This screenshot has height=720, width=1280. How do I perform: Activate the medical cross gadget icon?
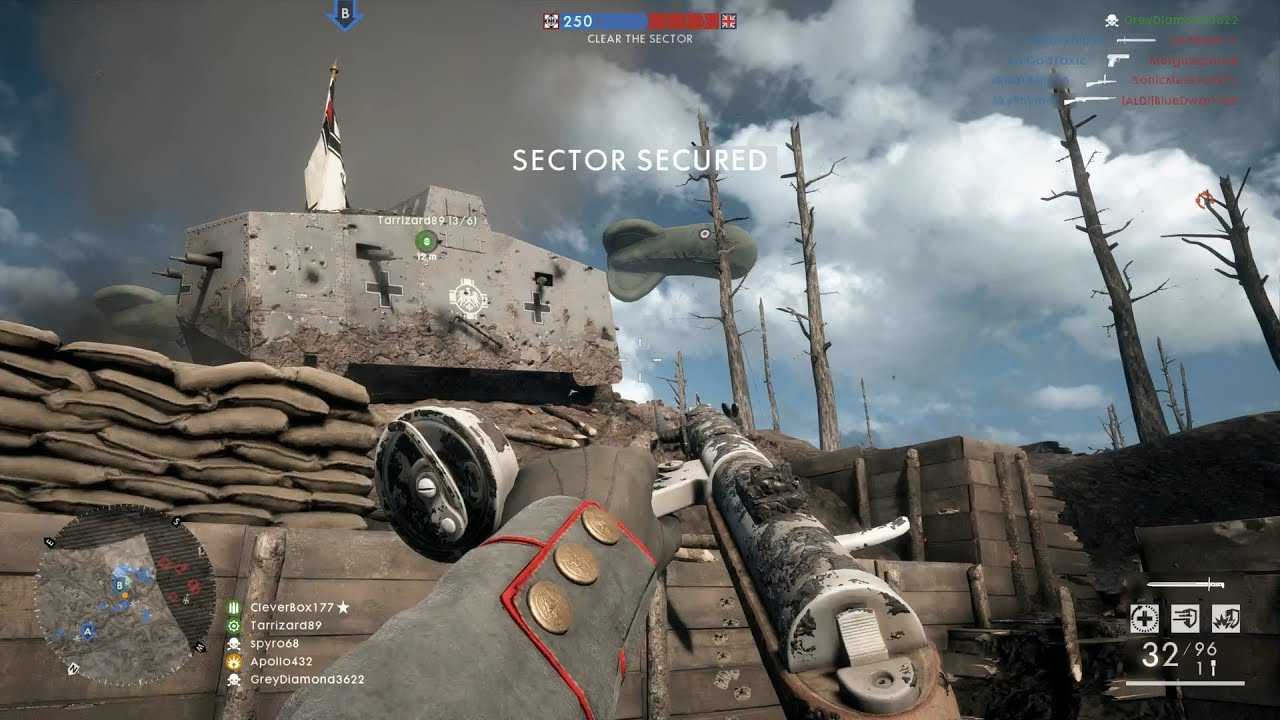point(1145,618)
